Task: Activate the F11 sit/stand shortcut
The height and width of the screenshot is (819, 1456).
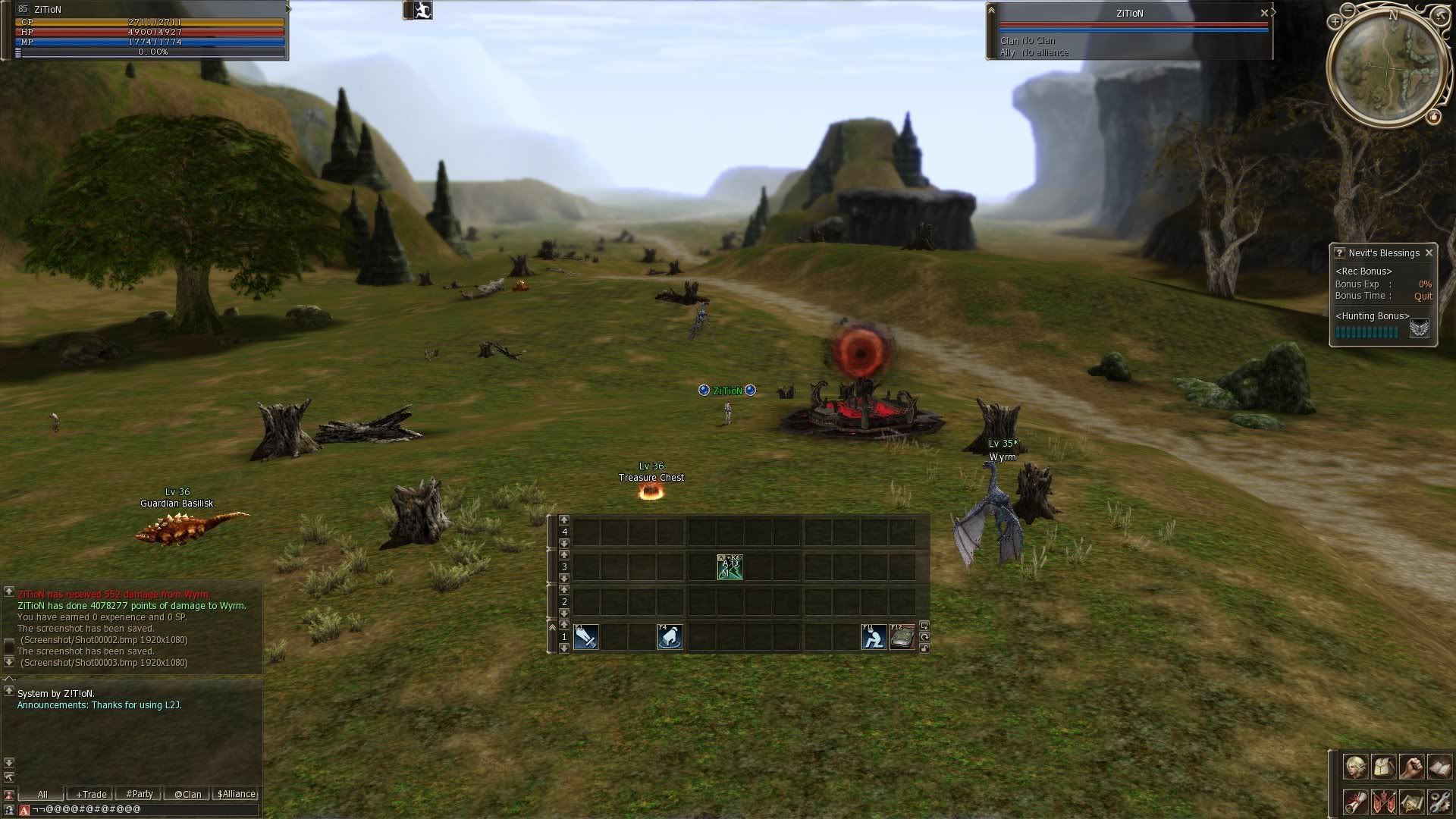Action: pyautogui.click(x=874, y=637)
